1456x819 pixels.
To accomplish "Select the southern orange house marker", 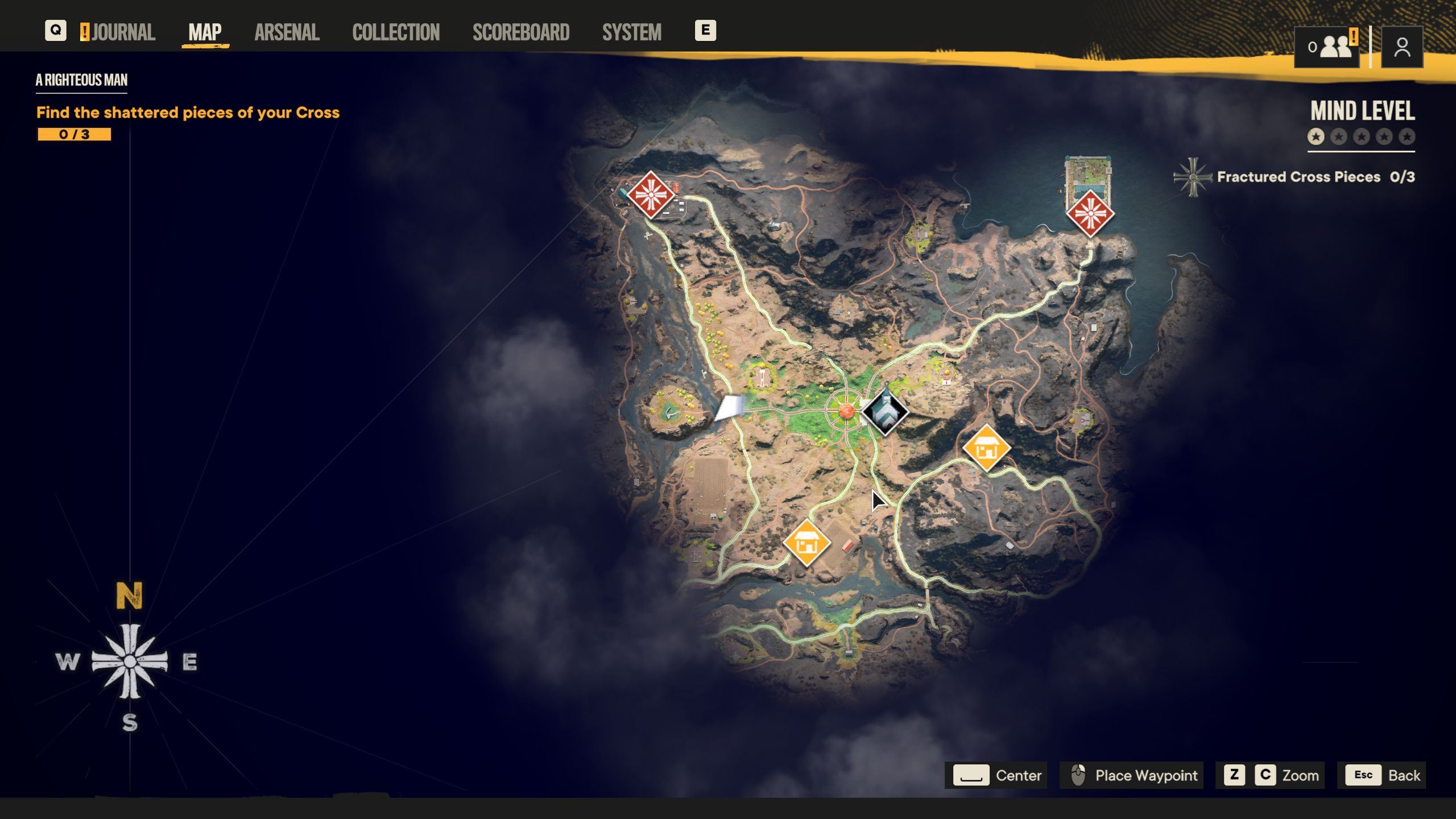I will click(x=806, y=543).
